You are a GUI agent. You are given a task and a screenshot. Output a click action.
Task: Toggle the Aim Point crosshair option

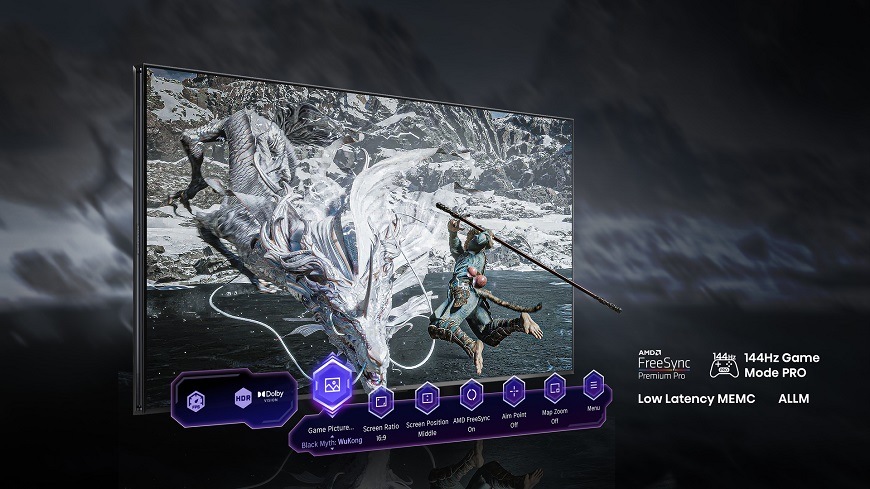coord(514,391)
